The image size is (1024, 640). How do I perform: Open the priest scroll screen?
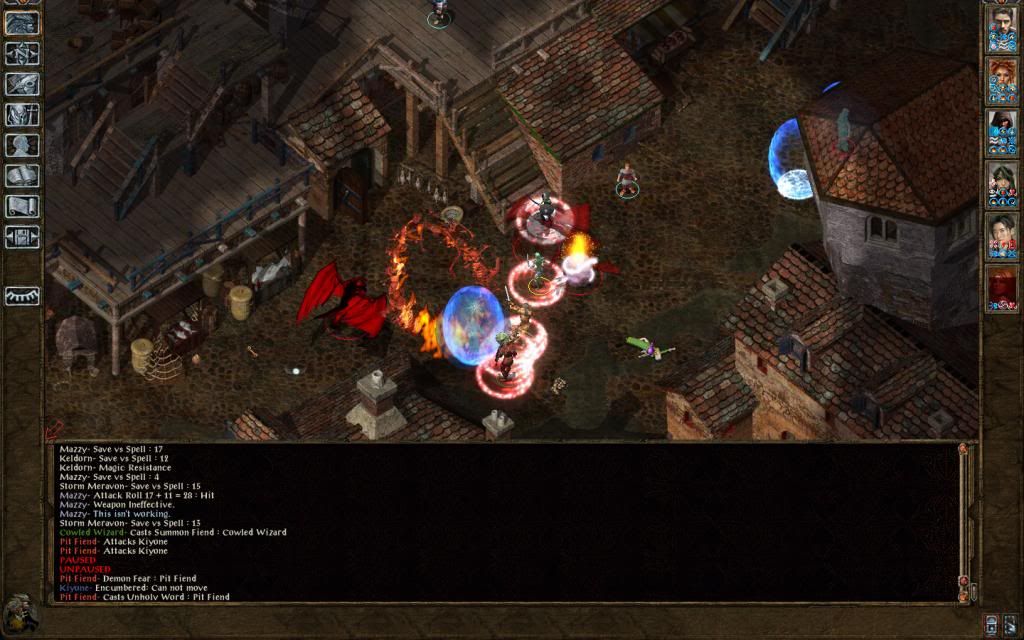[22, 206]
